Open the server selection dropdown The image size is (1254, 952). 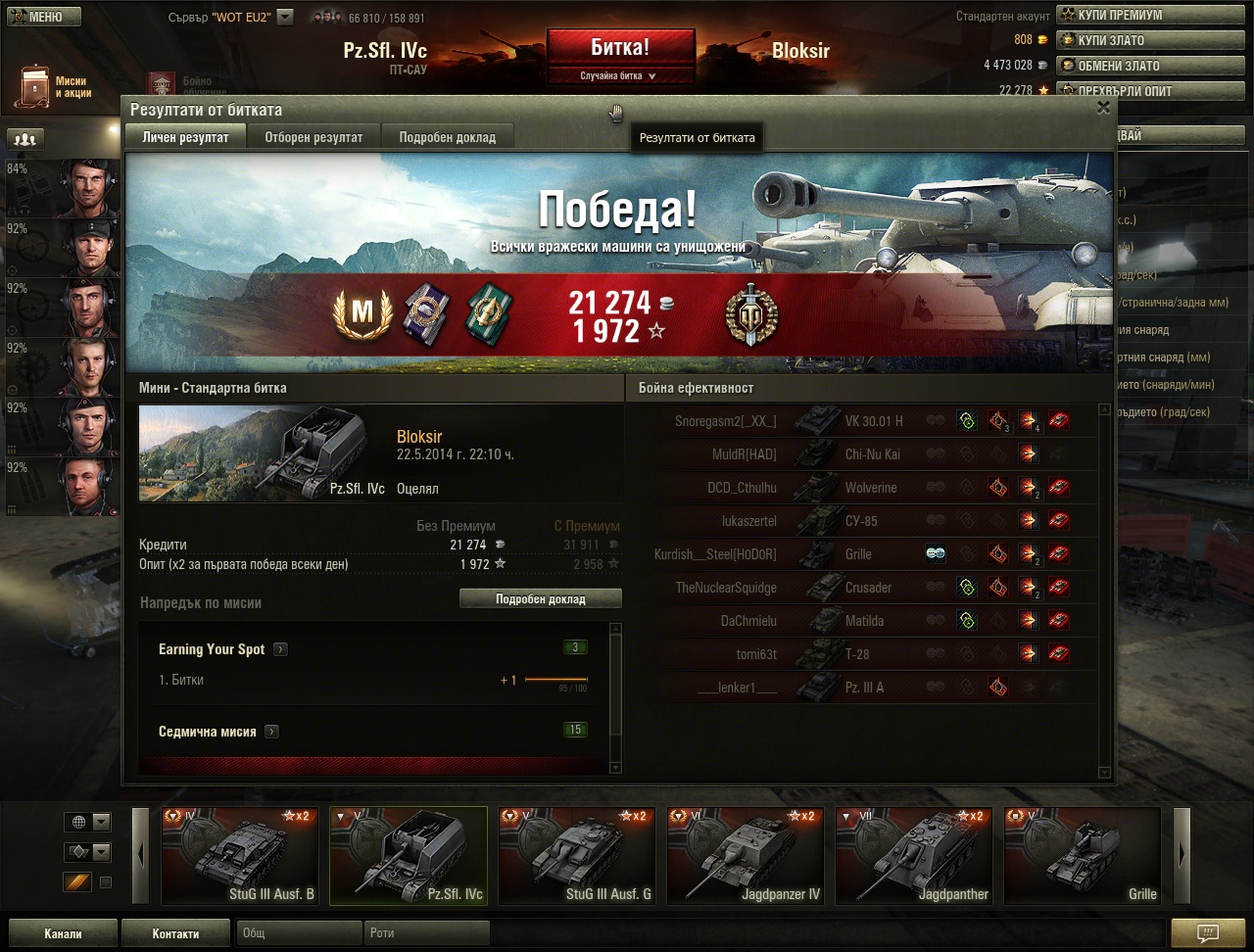coord(285,17)
